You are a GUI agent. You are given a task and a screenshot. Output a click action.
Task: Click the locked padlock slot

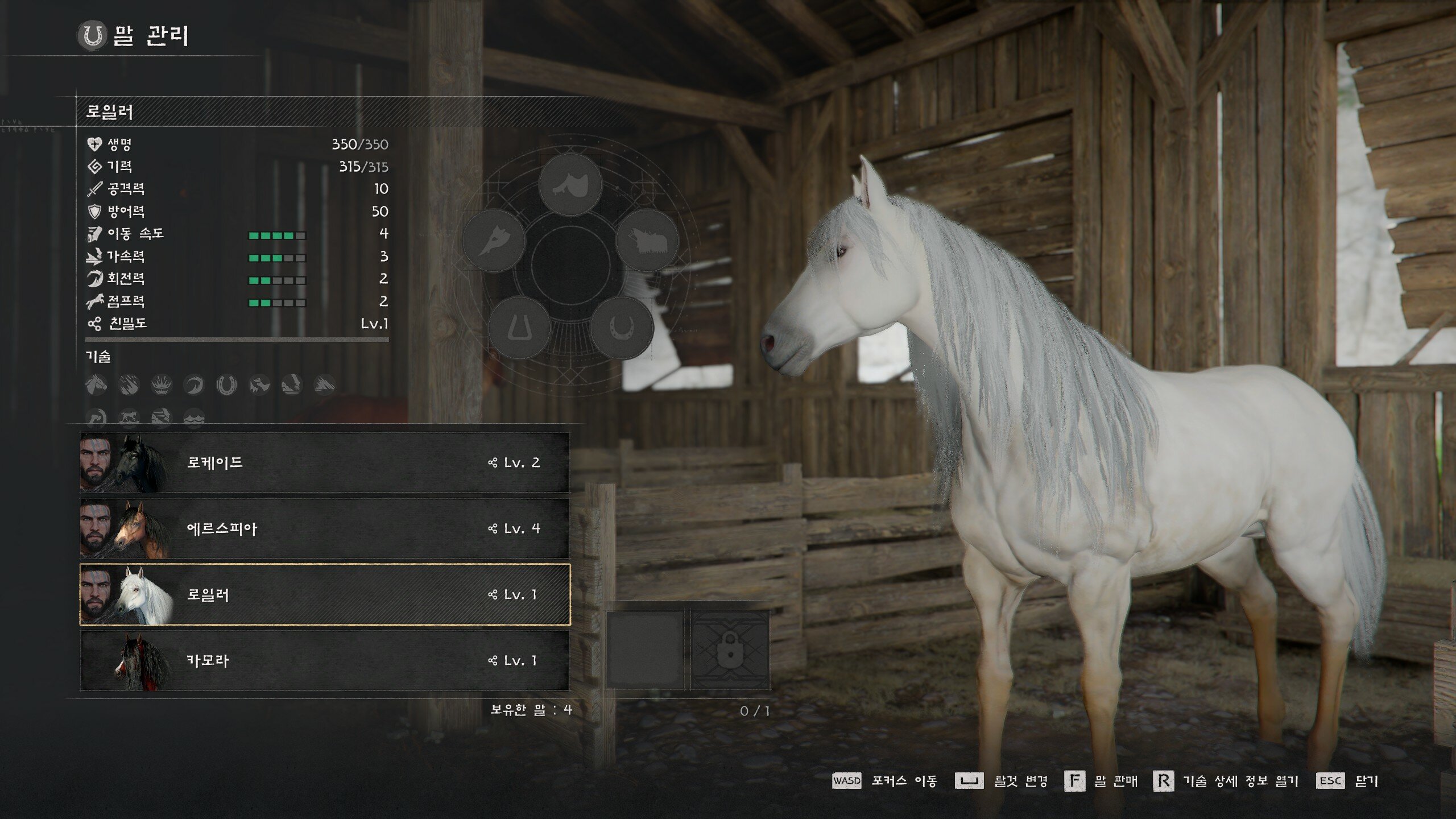(730, 649)
